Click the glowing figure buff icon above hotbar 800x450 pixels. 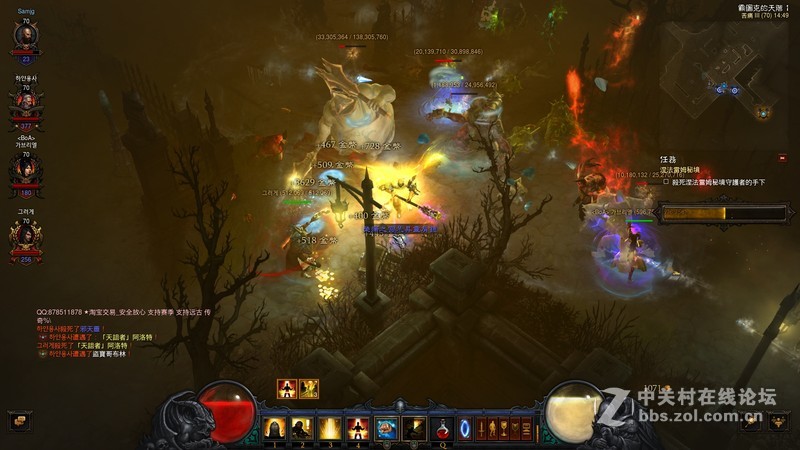[287, 389]
